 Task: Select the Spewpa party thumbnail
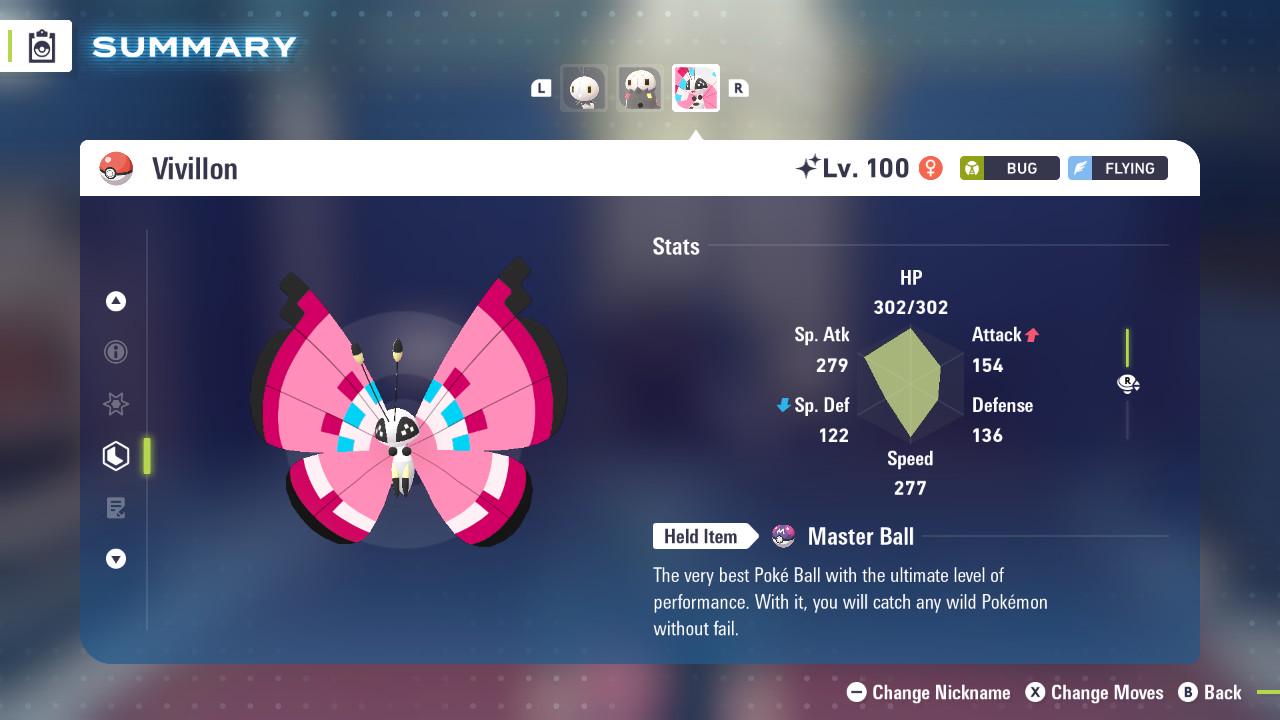tap(639, 89)
